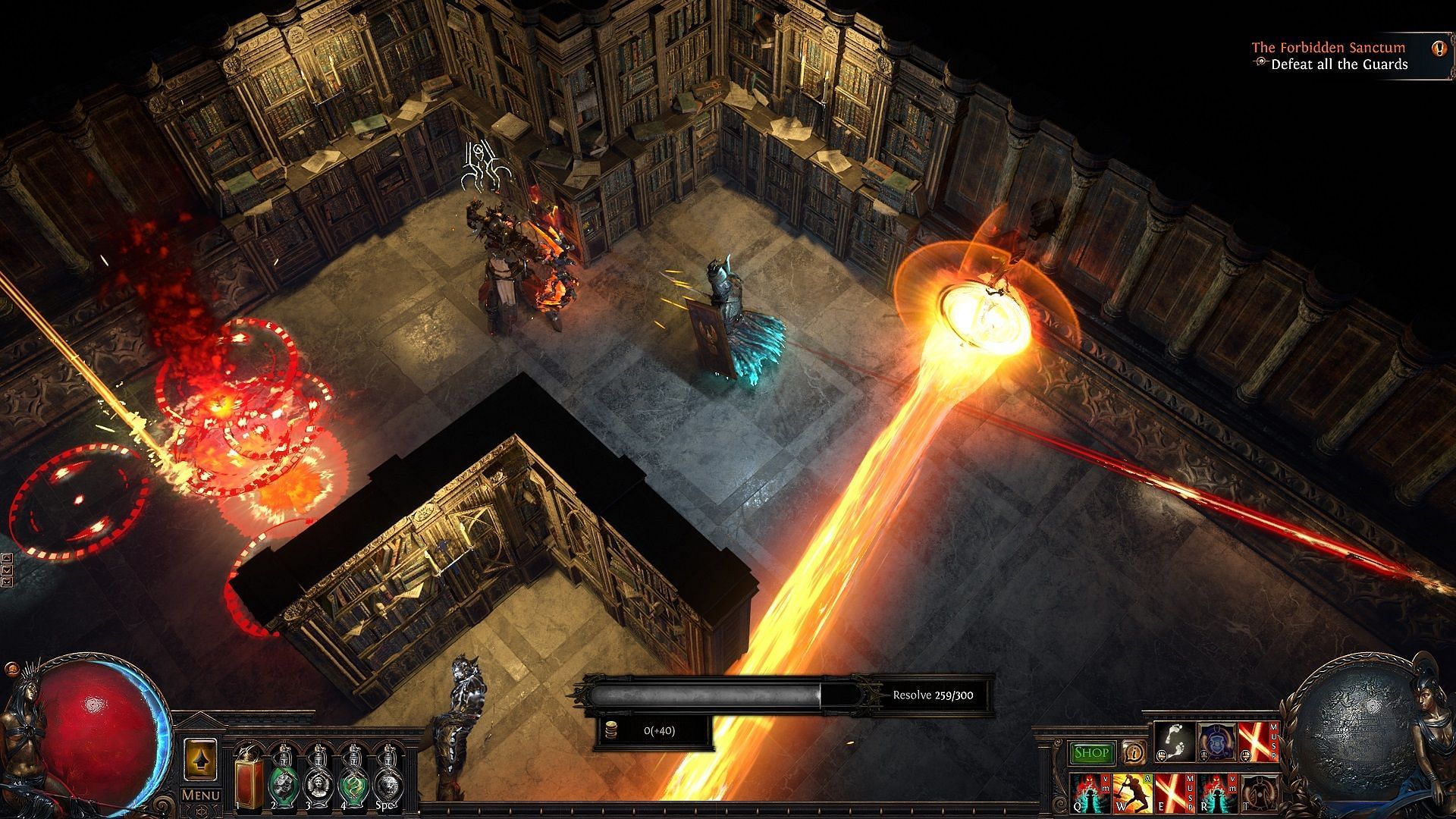Viewport: 1456px width, 819px height.
Task: Activate the W hammer-swing skill
Action: [1131, 791]
